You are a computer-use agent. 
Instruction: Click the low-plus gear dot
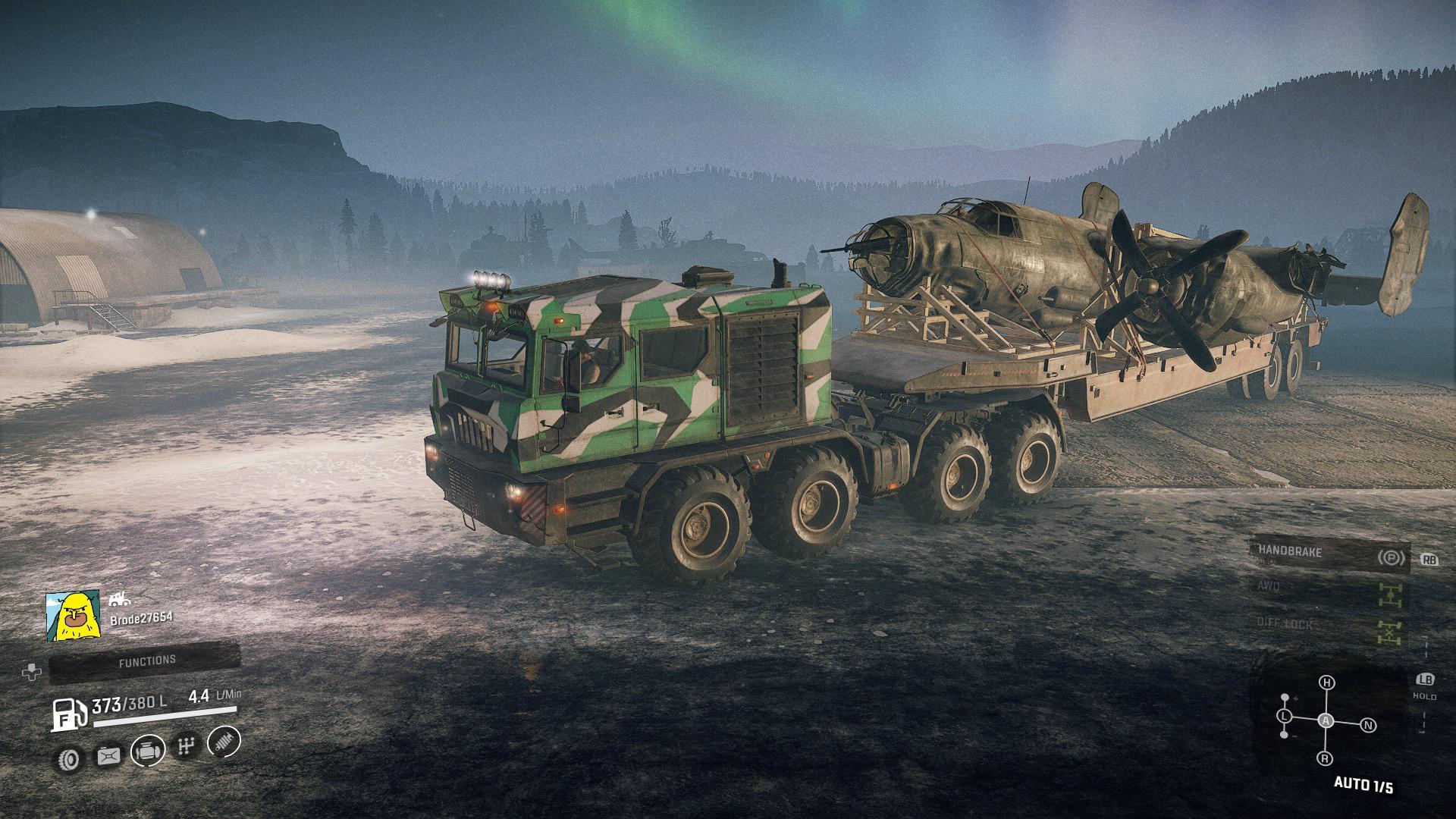pos(1285,697)
